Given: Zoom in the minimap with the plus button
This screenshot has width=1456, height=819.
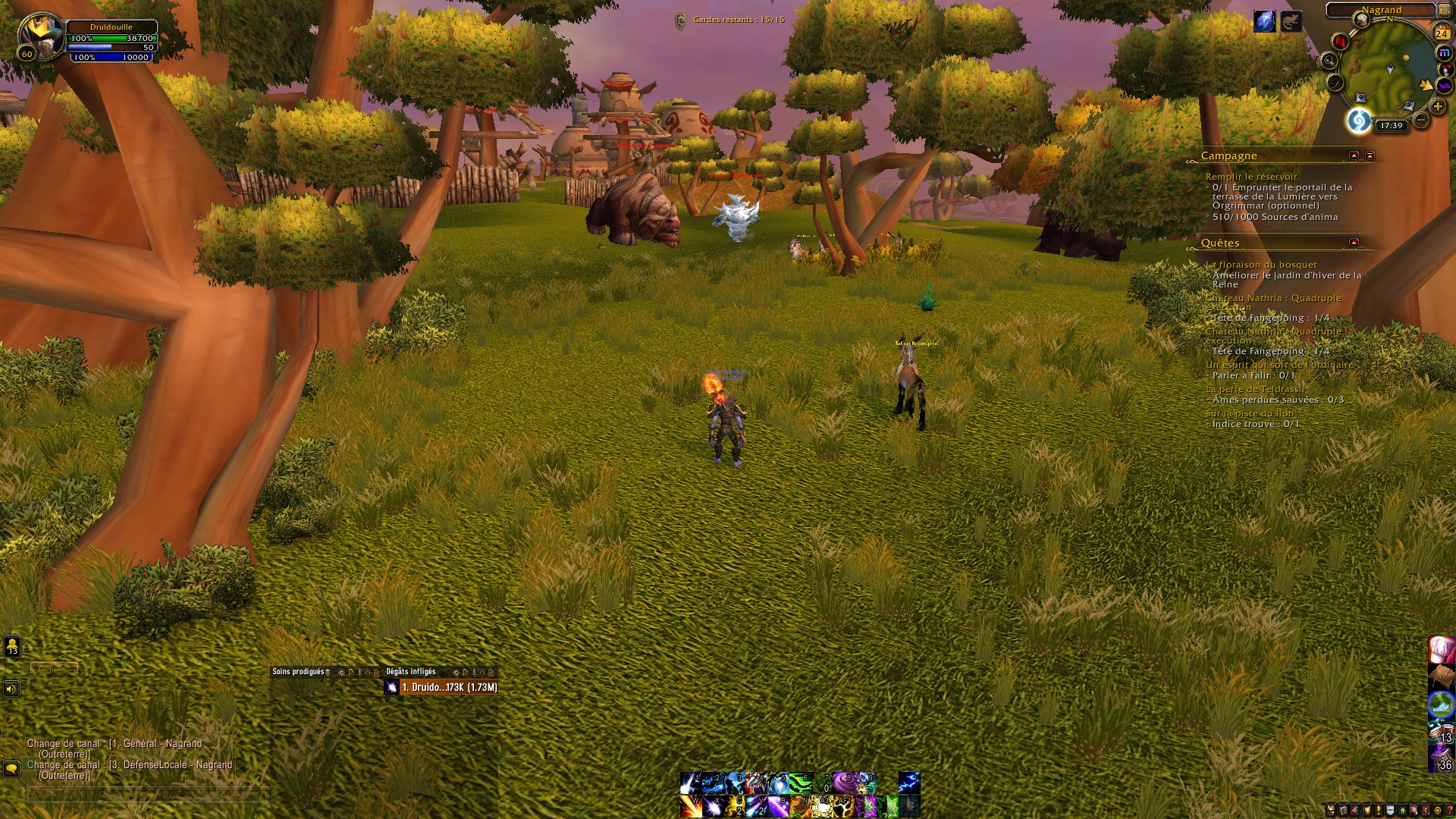Looking at the screenshot, I should point(1439,105).
